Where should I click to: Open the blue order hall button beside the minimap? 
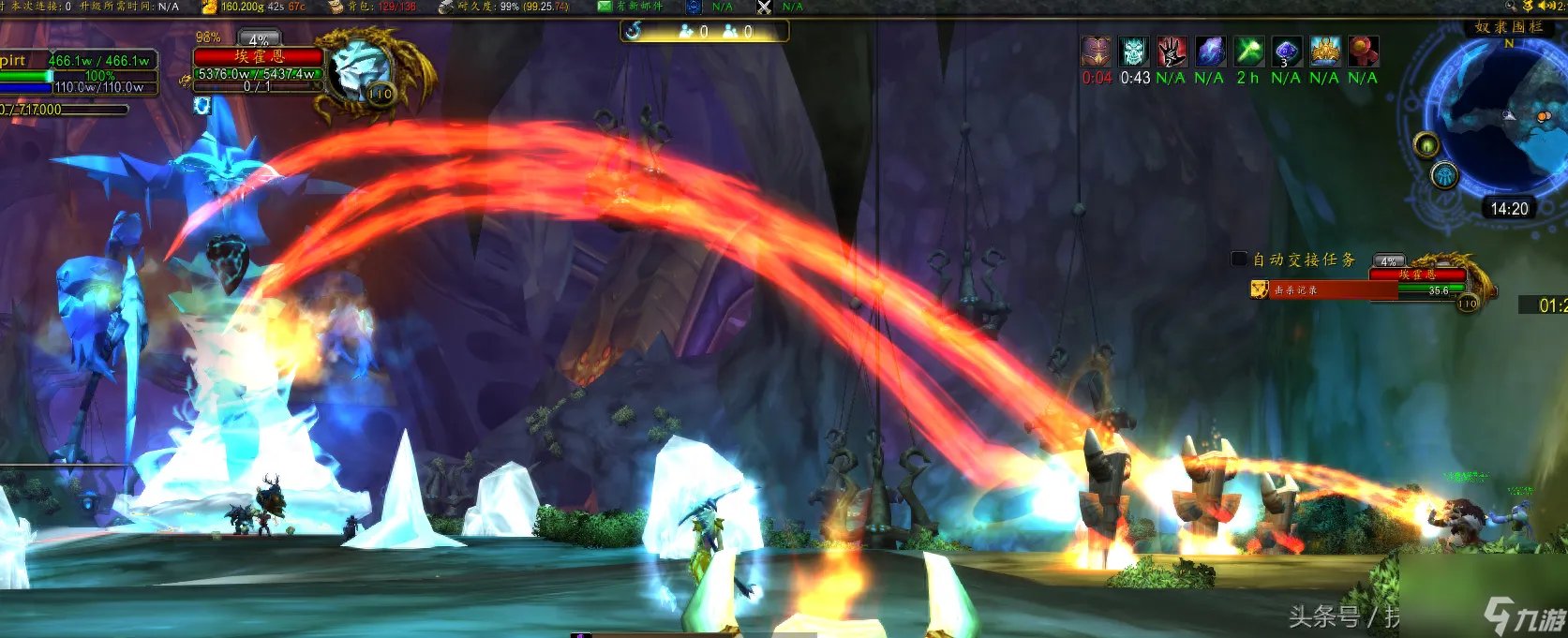(1444, 175)
